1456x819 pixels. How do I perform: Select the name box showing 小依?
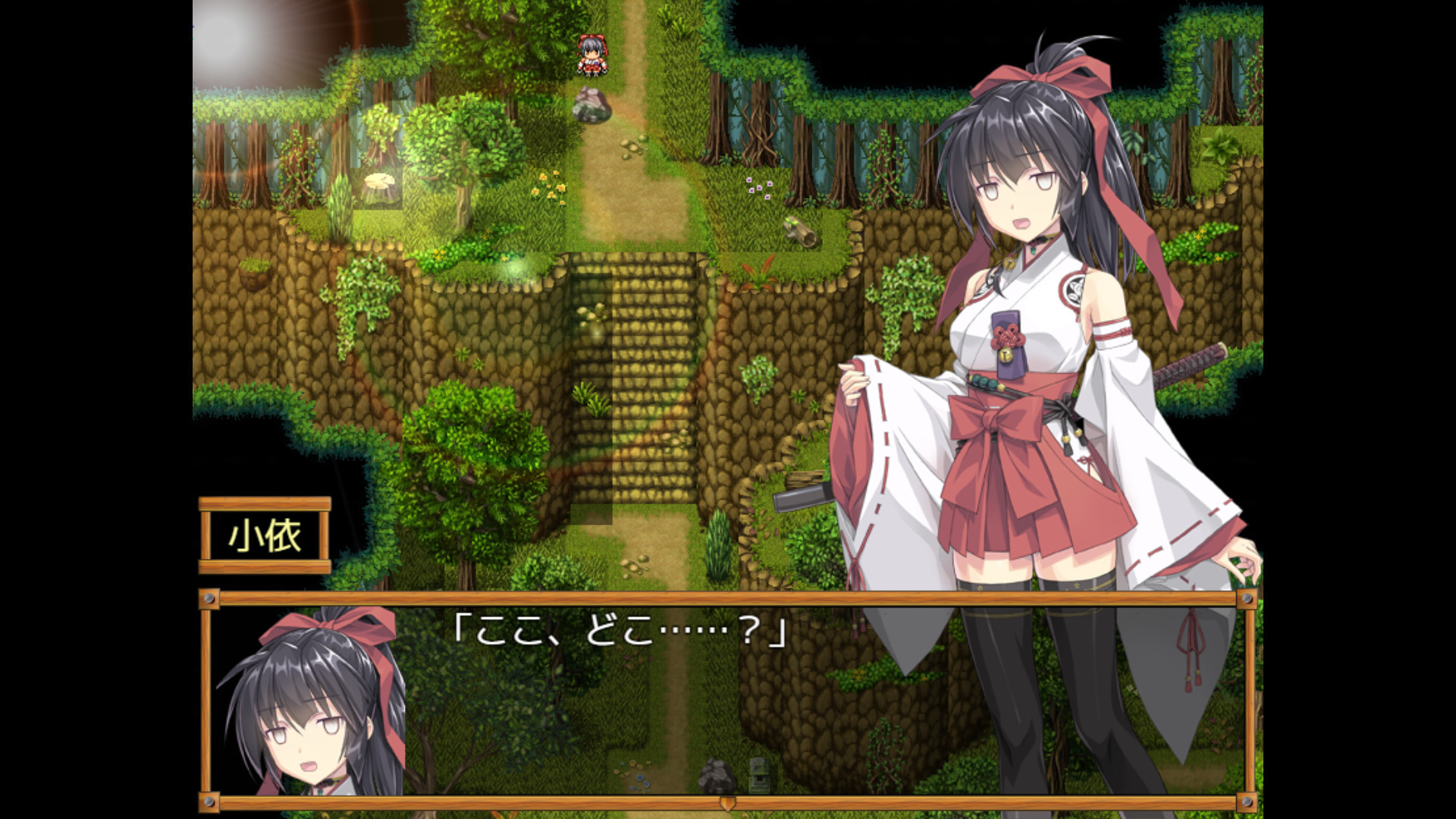pyautogui.click(x=265, y=535)
